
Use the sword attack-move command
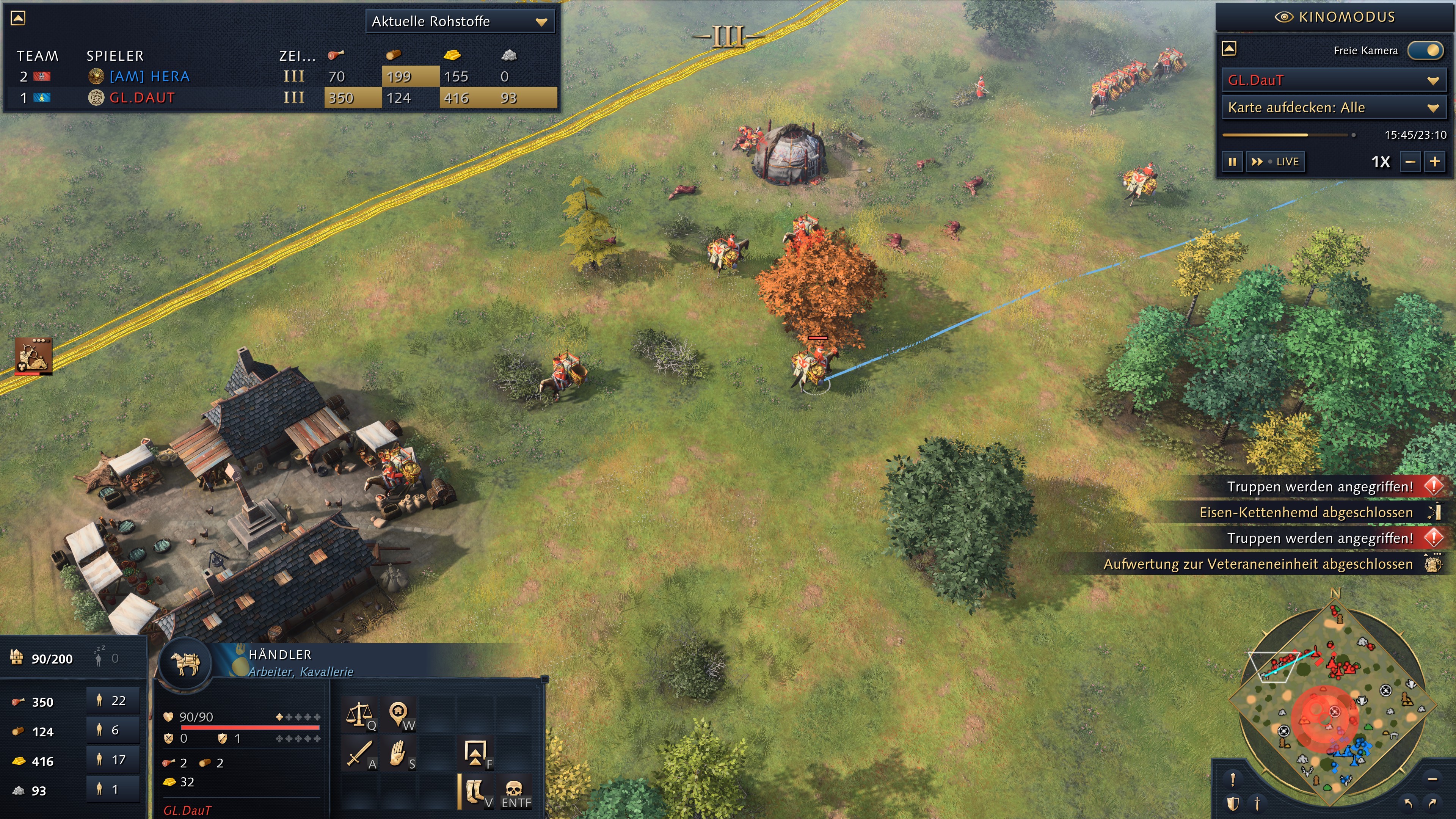[359, 754]
